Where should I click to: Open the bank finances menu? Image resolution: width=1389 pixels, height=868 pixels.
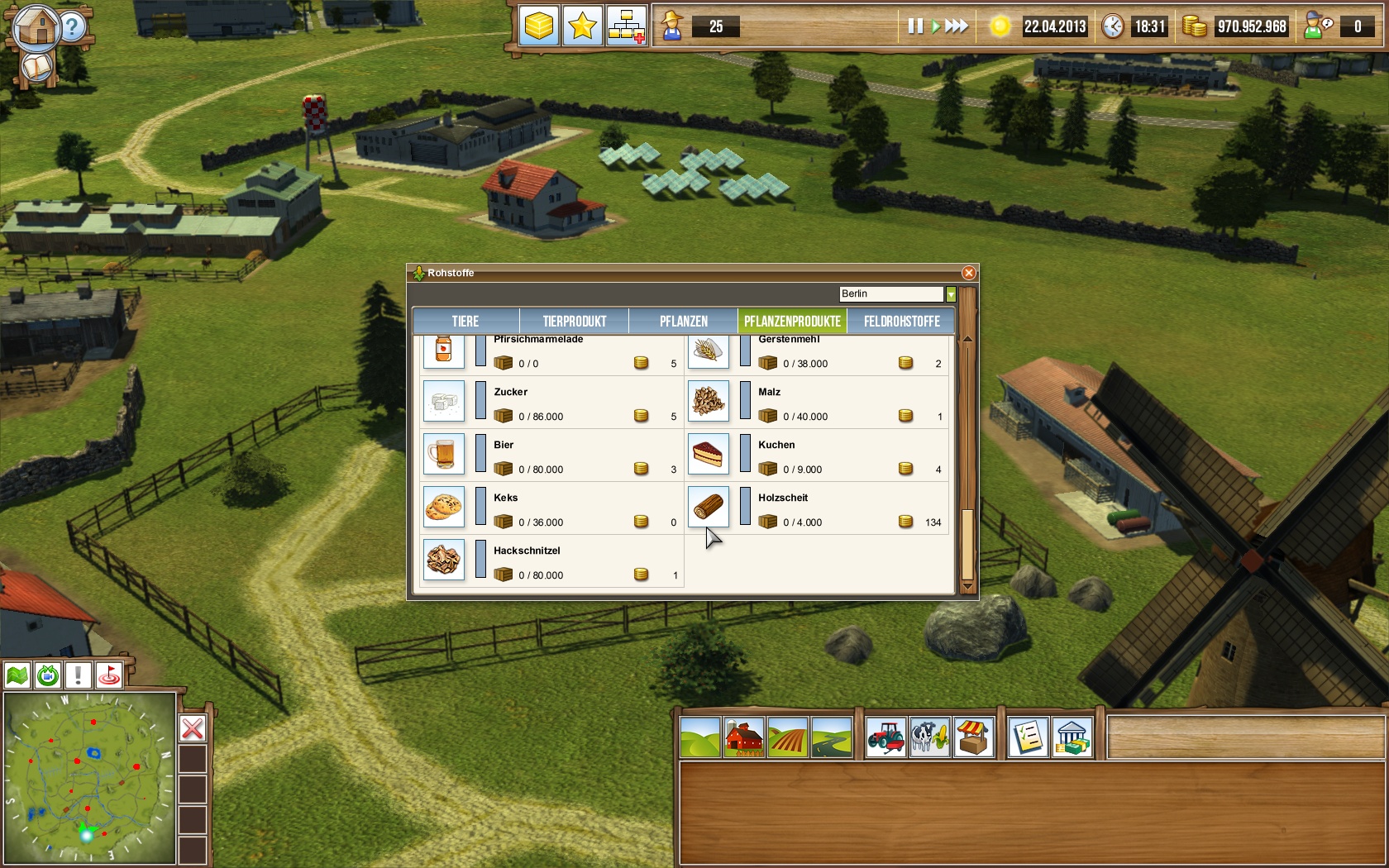click(x=1072, y=737)
